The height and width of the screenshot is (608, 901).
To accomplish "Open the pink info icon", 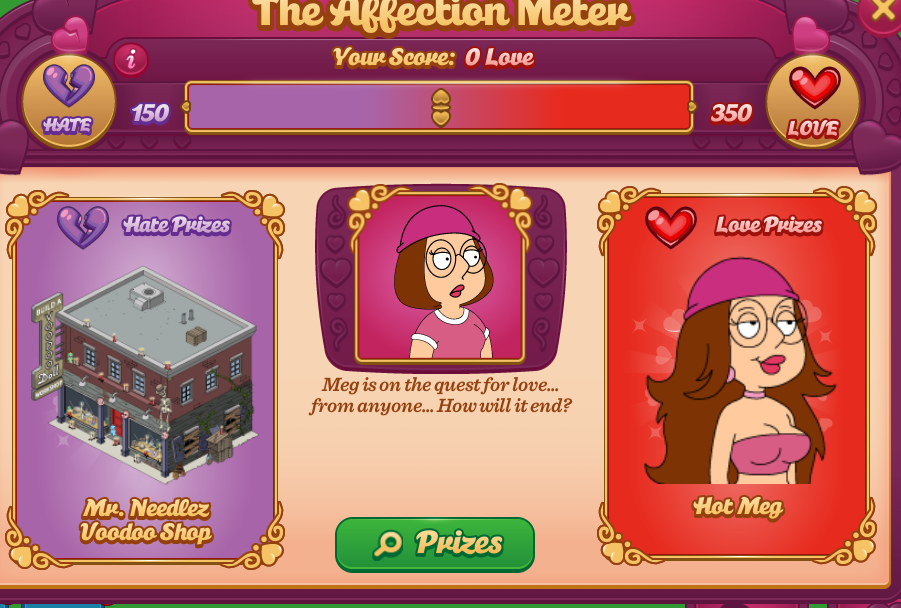I will coord(131,60).
